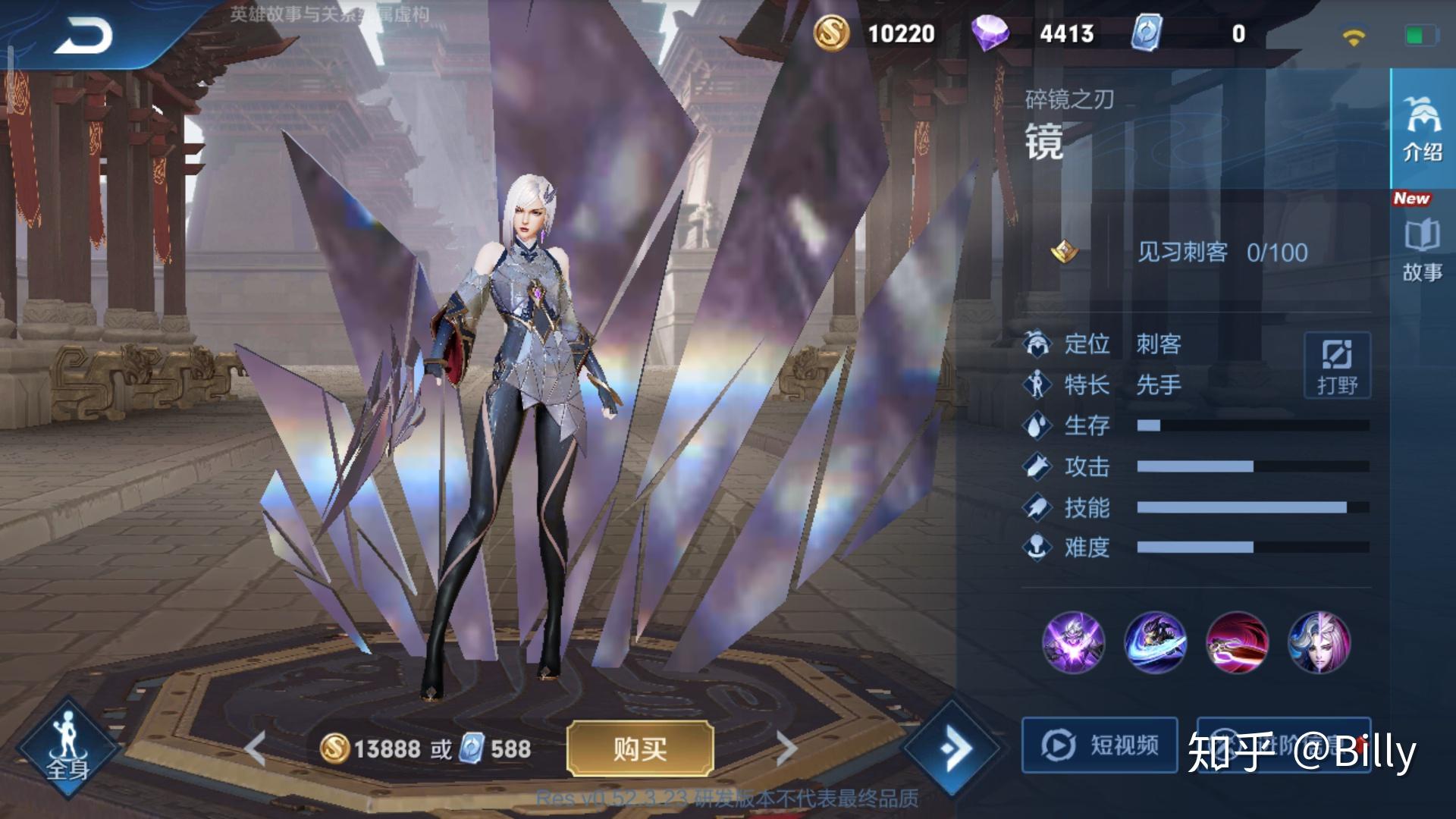Toggle the 打野 jungle lane marker
This screenshot has height=819, width=1456.
(x=1338, y=366)
